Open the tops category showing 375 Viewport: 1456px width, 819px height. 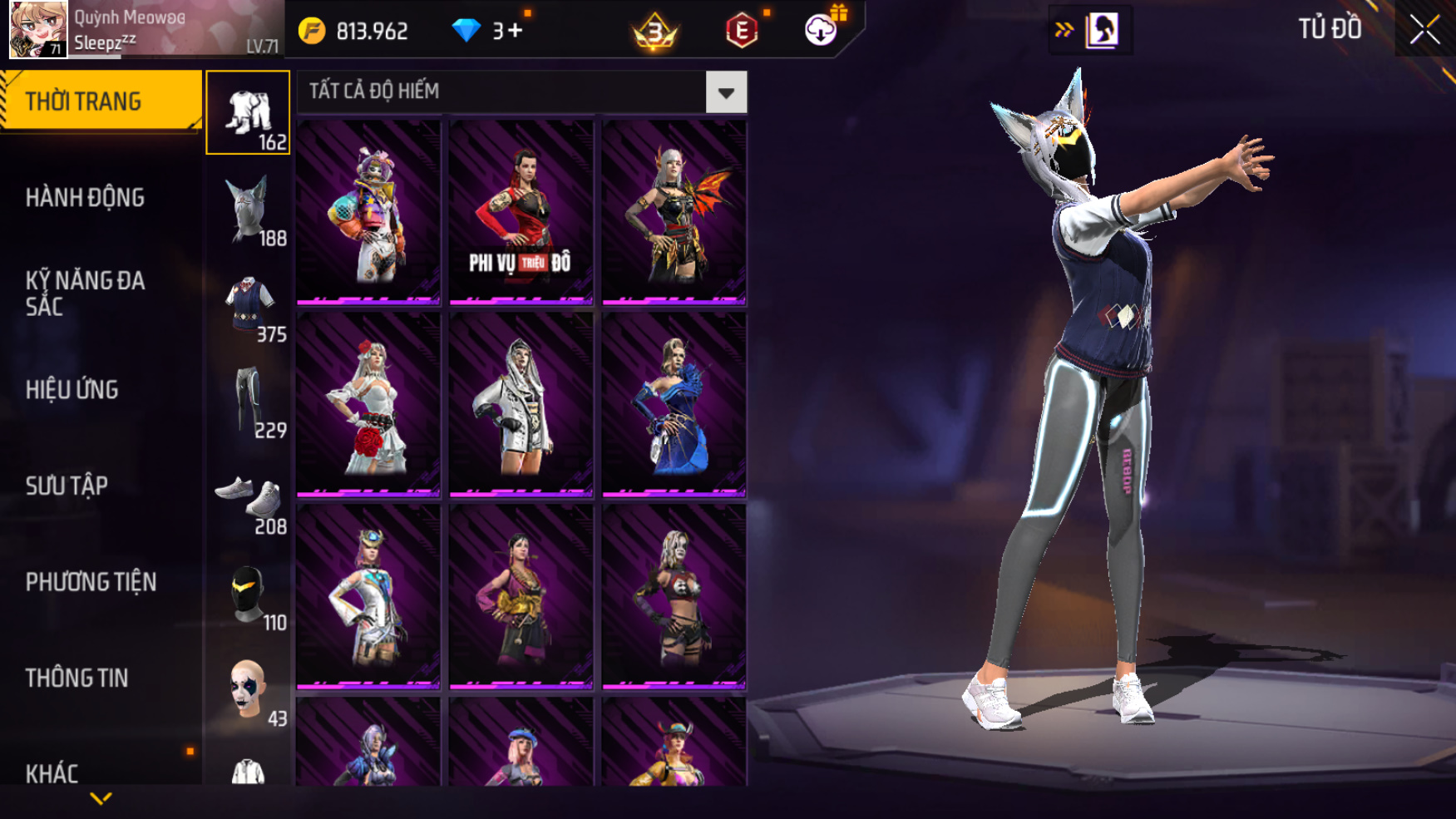coord(248,306)
